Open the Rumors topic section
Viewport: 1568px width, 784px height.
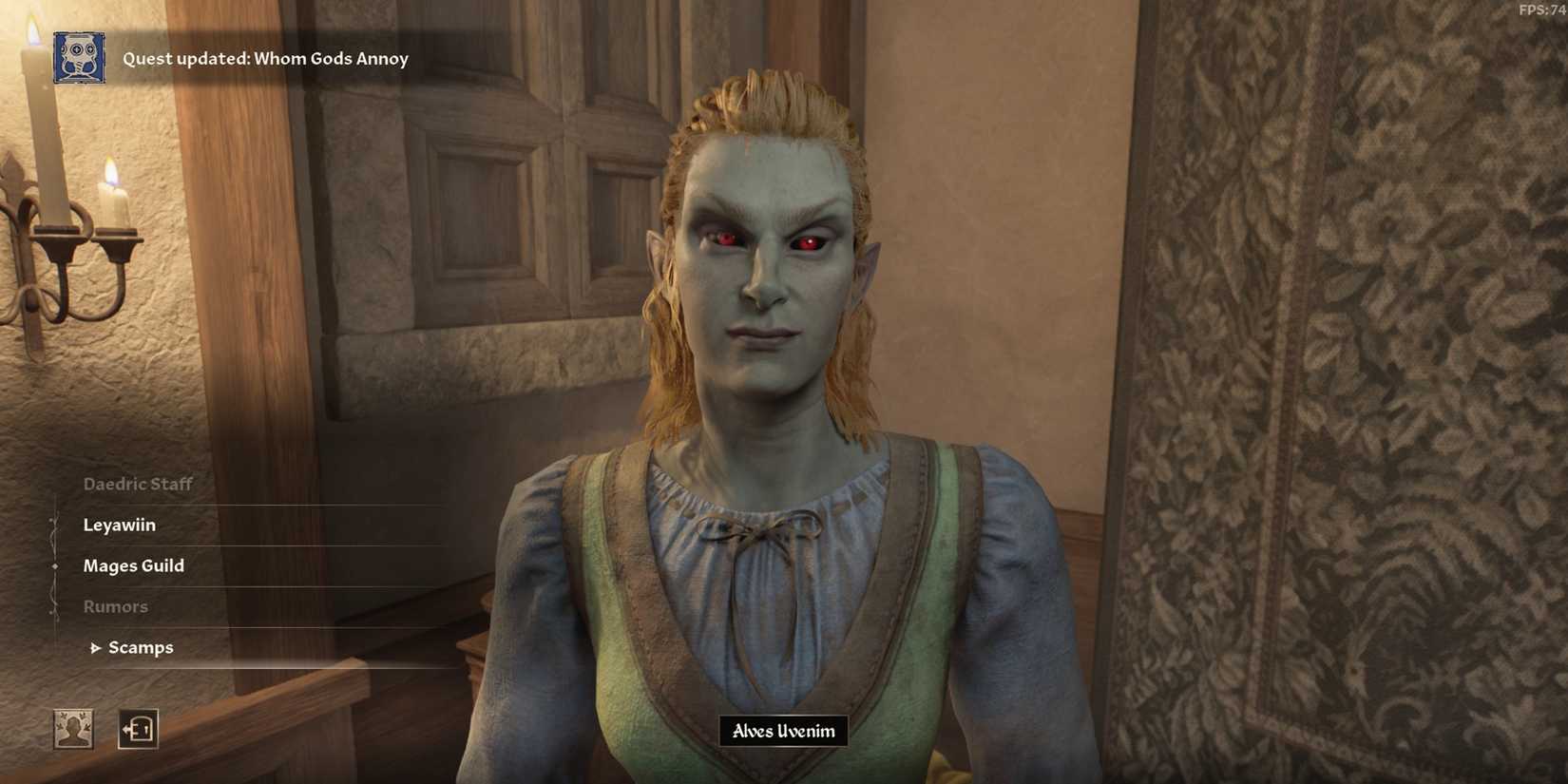point(116,605)
